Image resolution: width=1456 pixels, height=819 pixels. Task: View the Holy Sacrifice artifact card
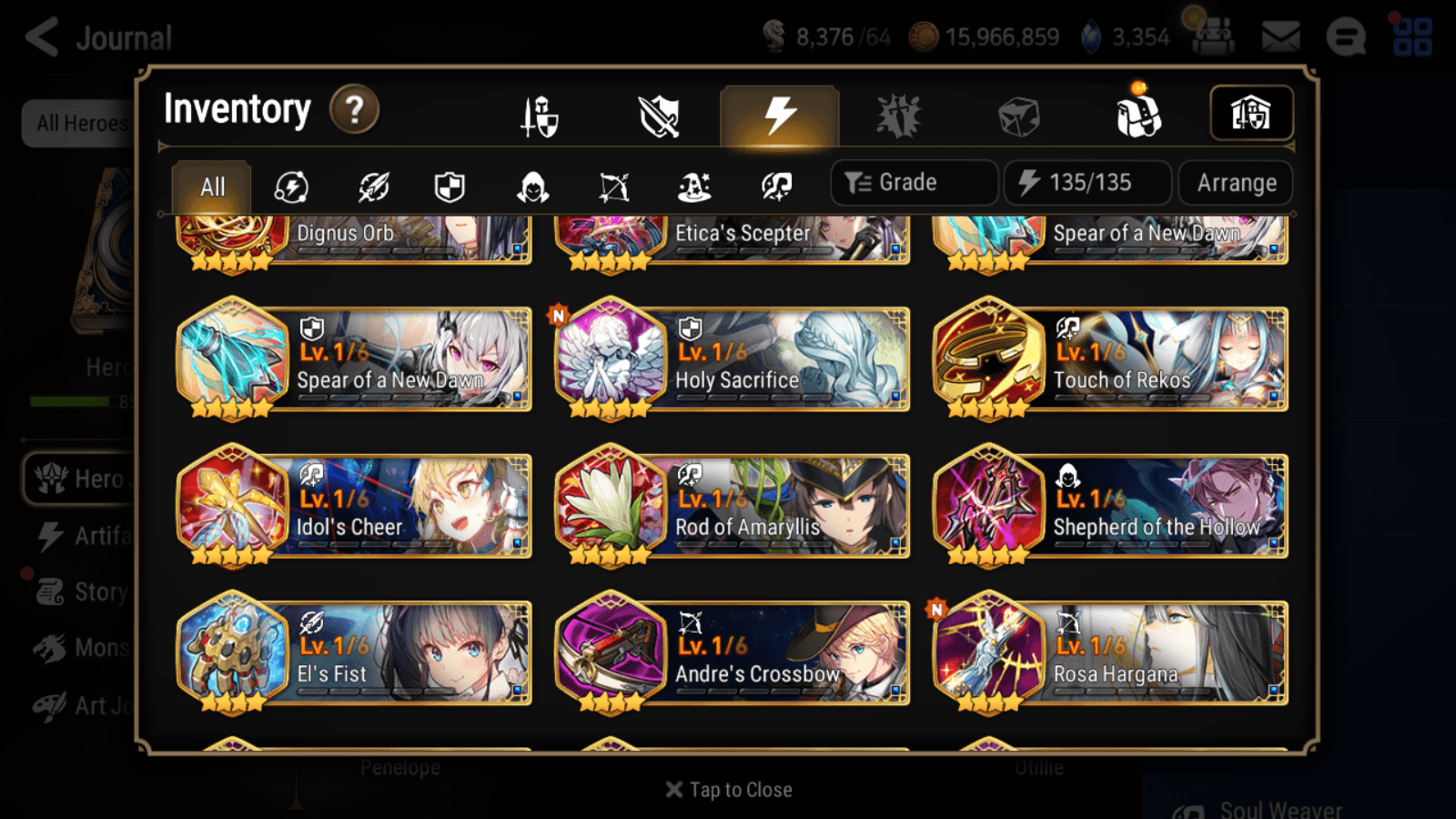pyautogui.click(x=731, y=359)
